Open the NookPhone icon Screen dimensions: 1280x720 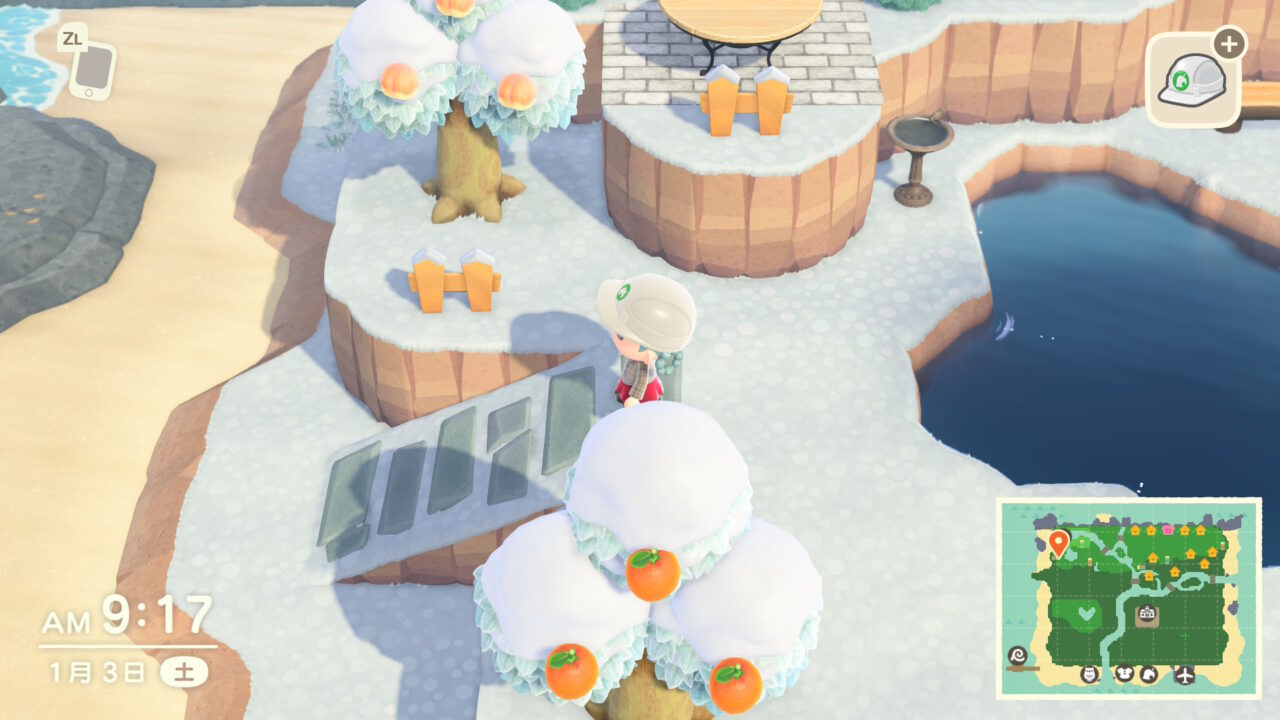click(92, 70)
